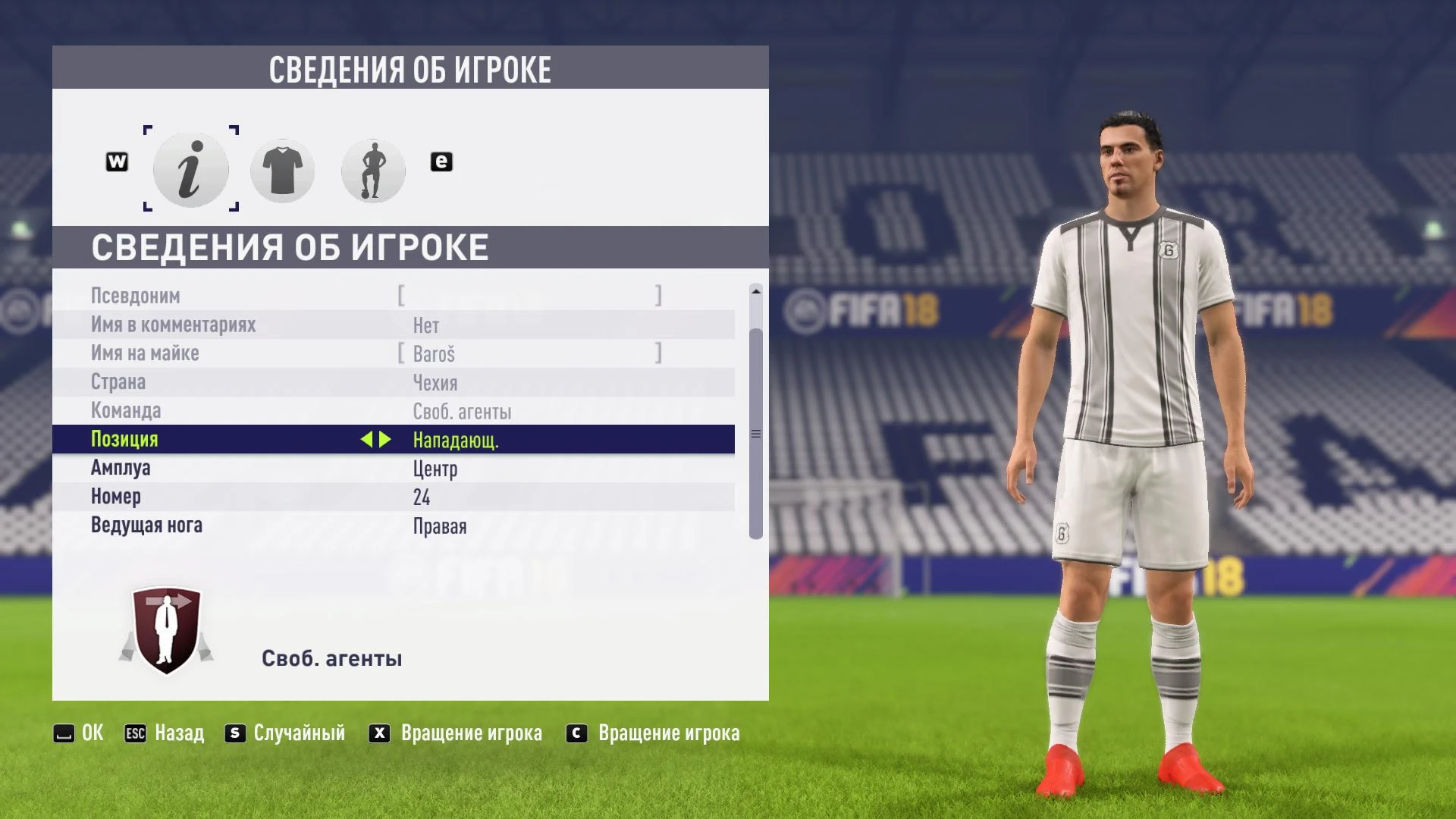Click the W key hint icon

(118, 161)
